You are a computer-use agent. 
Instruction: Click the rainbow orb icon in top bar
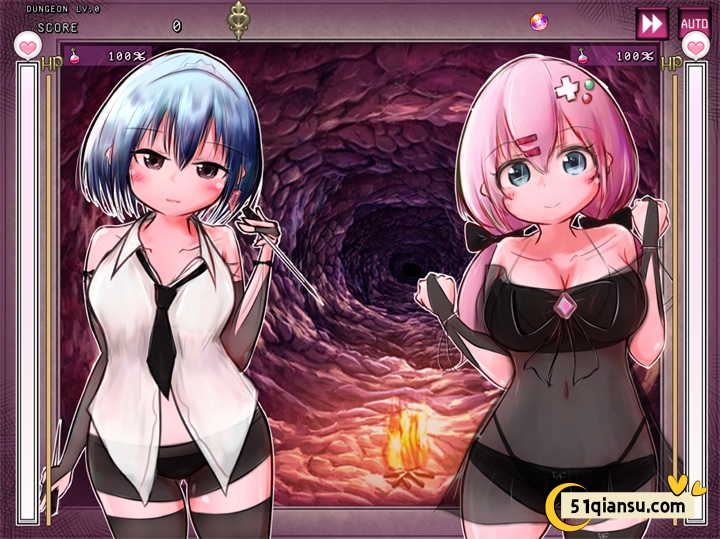tap(538, 21)
